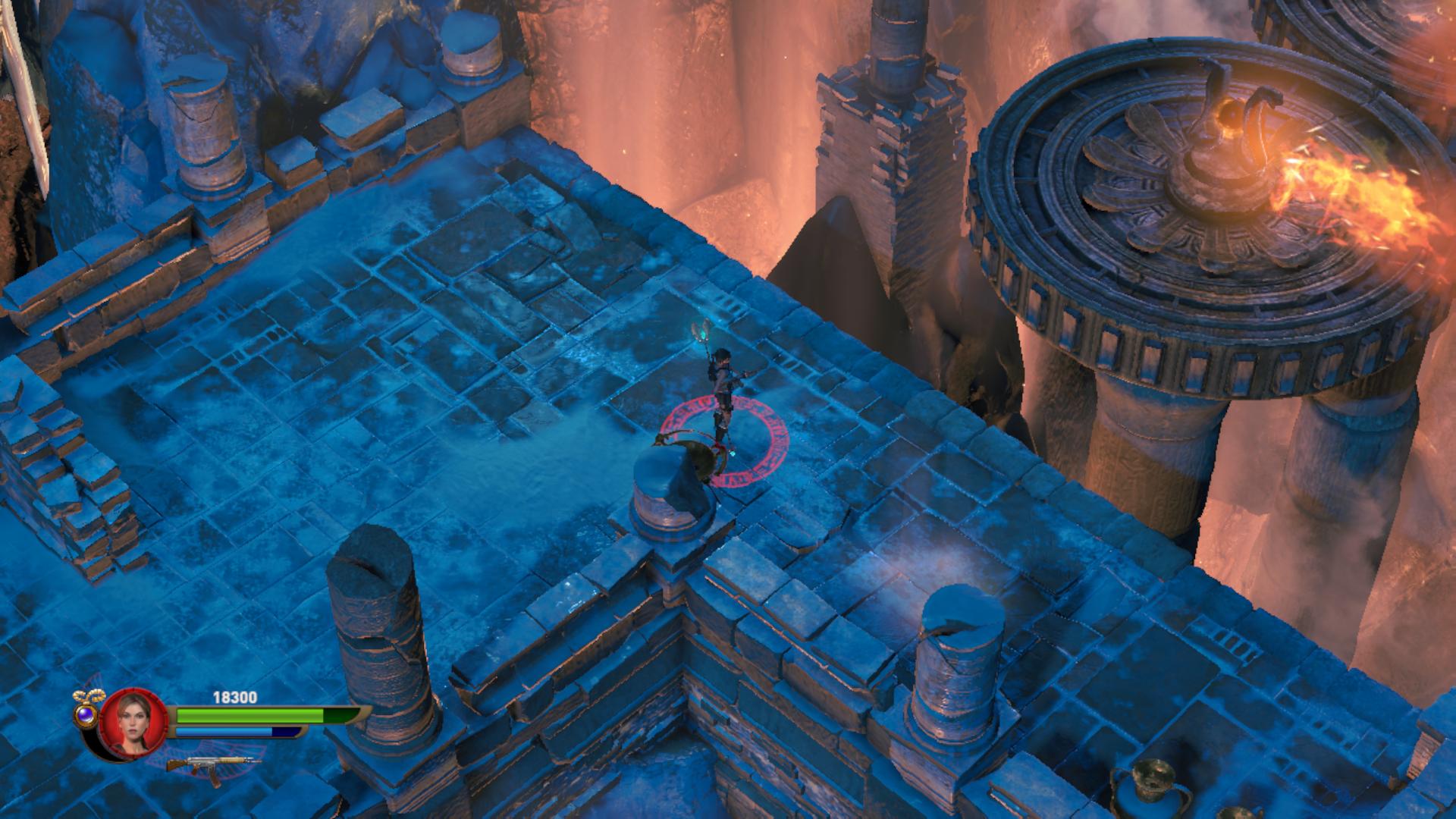Image resolution: width=1456 pixels, height=819 pixels.
Task: Select the assault rifle weapon icon
Action: (212, 763)
